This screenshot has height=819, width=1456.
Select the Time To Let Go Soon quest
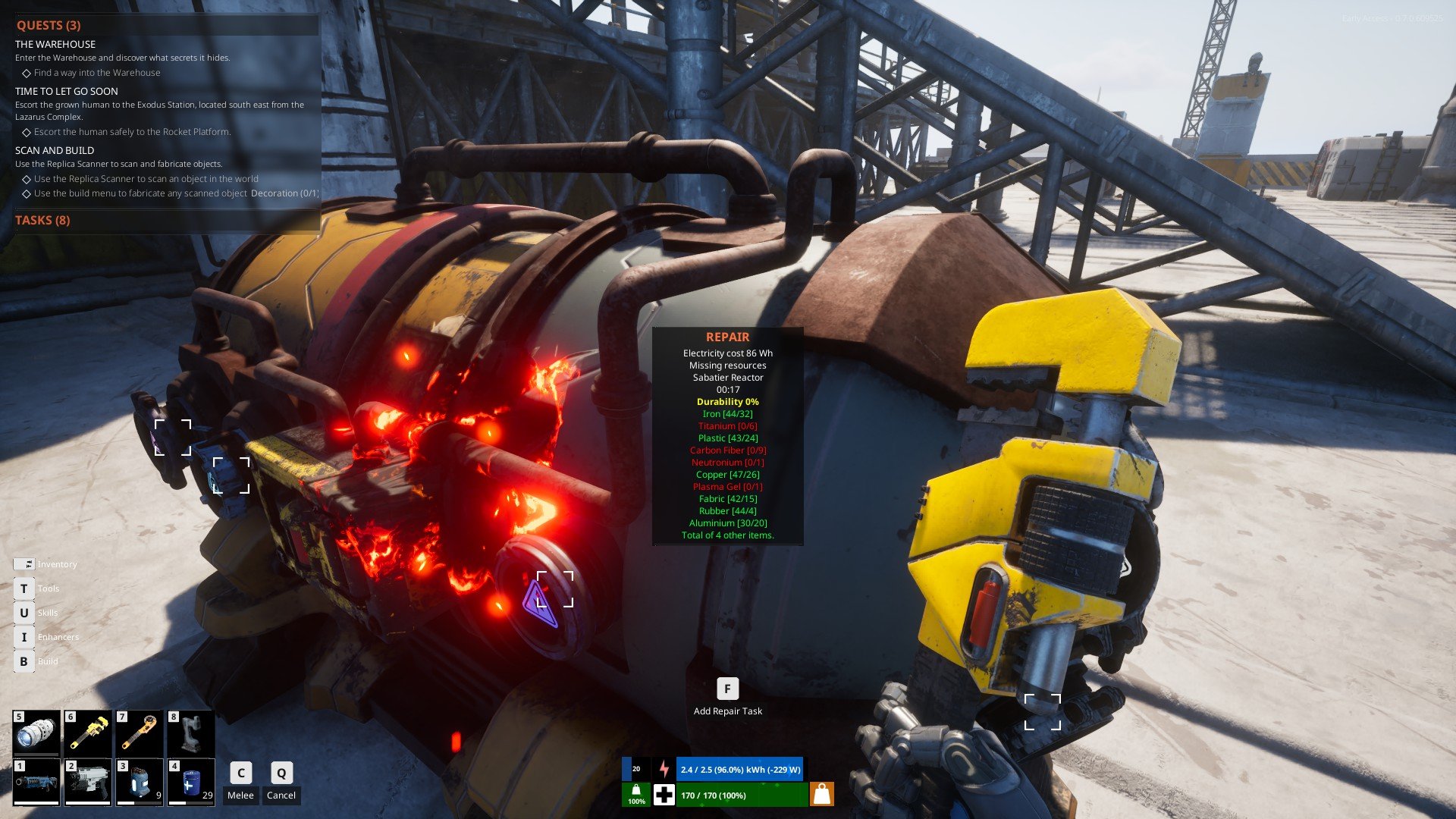67,91
